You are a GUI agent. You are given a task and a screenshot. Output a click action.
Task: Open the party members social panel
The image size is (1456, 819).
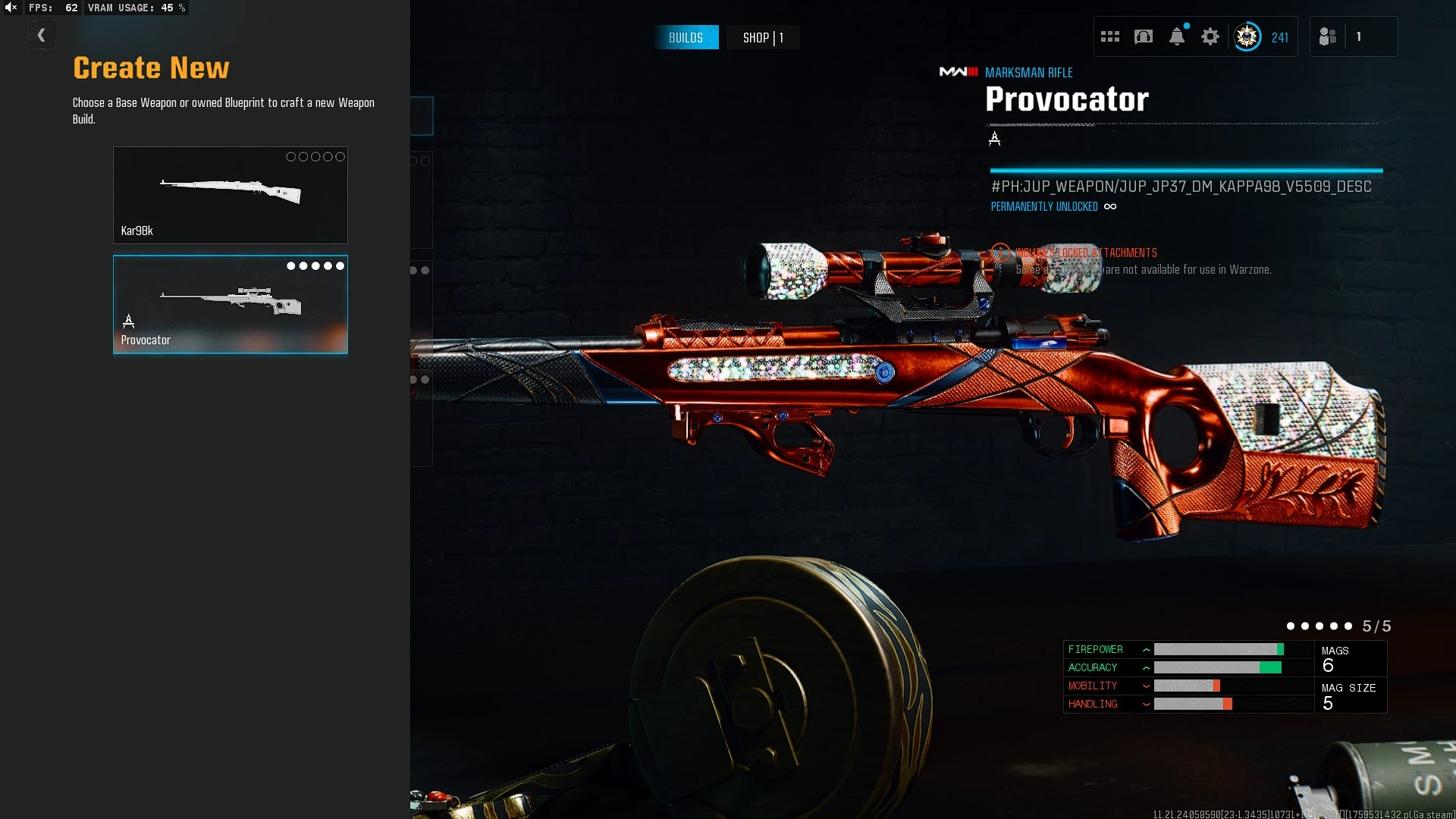point(1328,36)
